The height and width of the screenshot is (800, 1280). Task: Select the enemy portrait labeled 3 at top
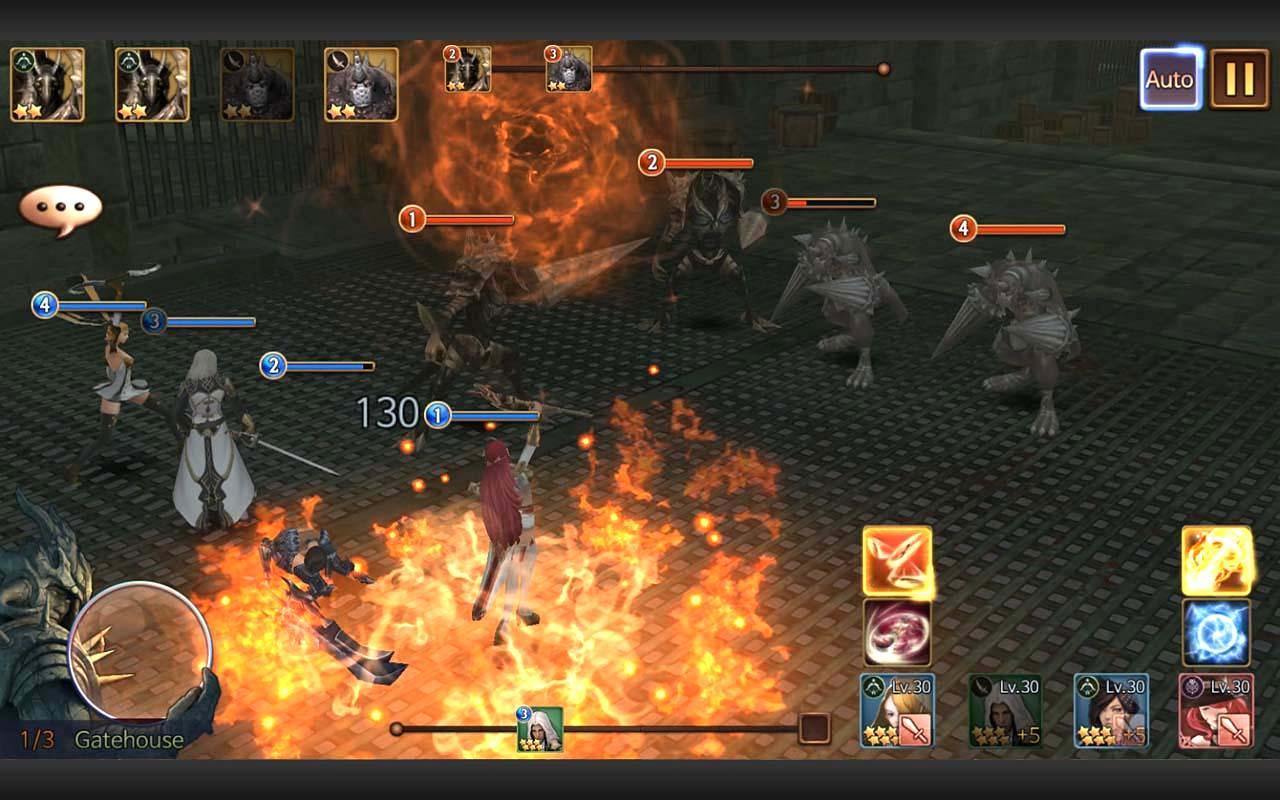tap(567, 67)
